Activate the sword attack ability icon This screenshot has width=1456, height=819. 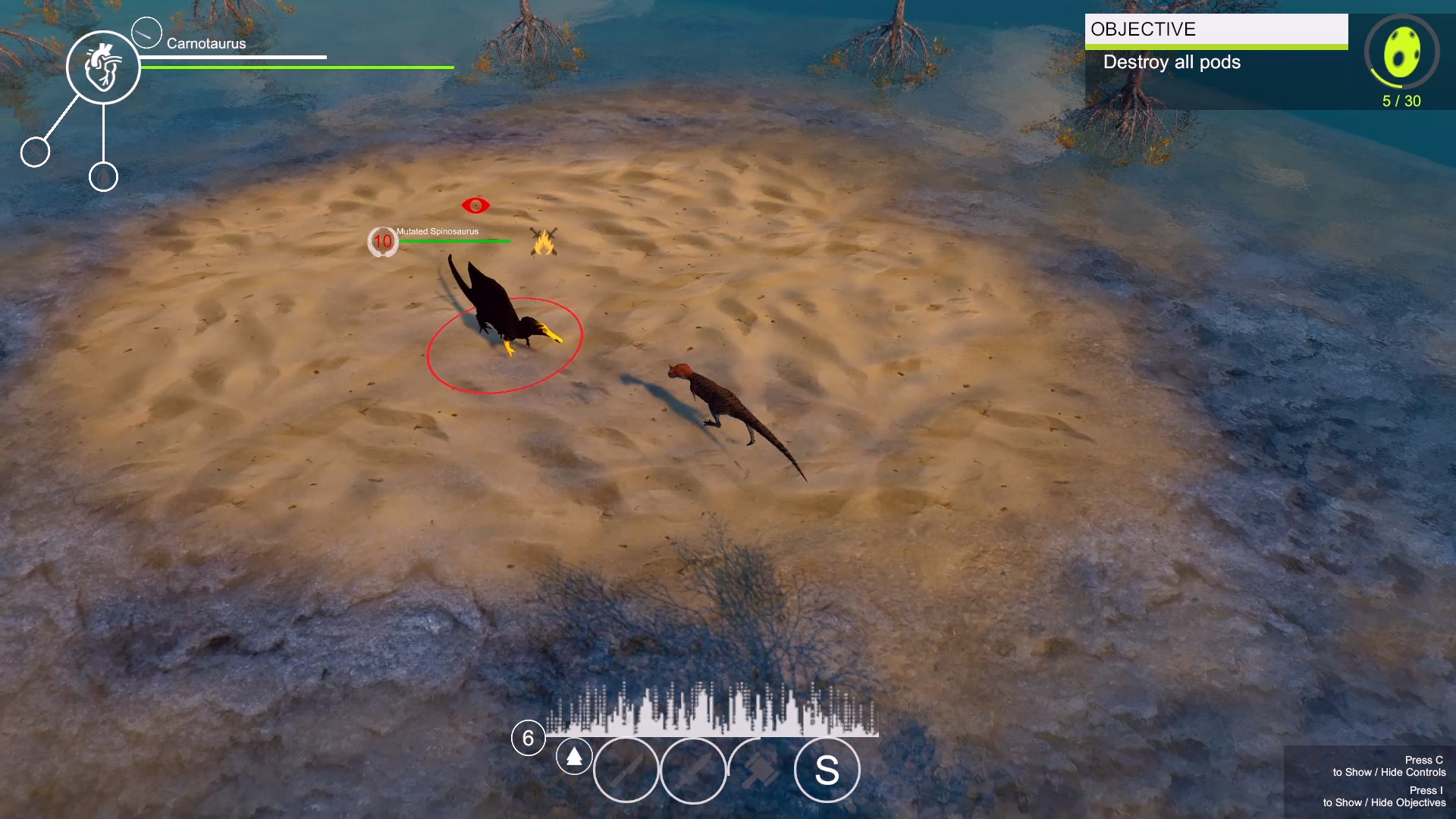click(x=694, y=770)
